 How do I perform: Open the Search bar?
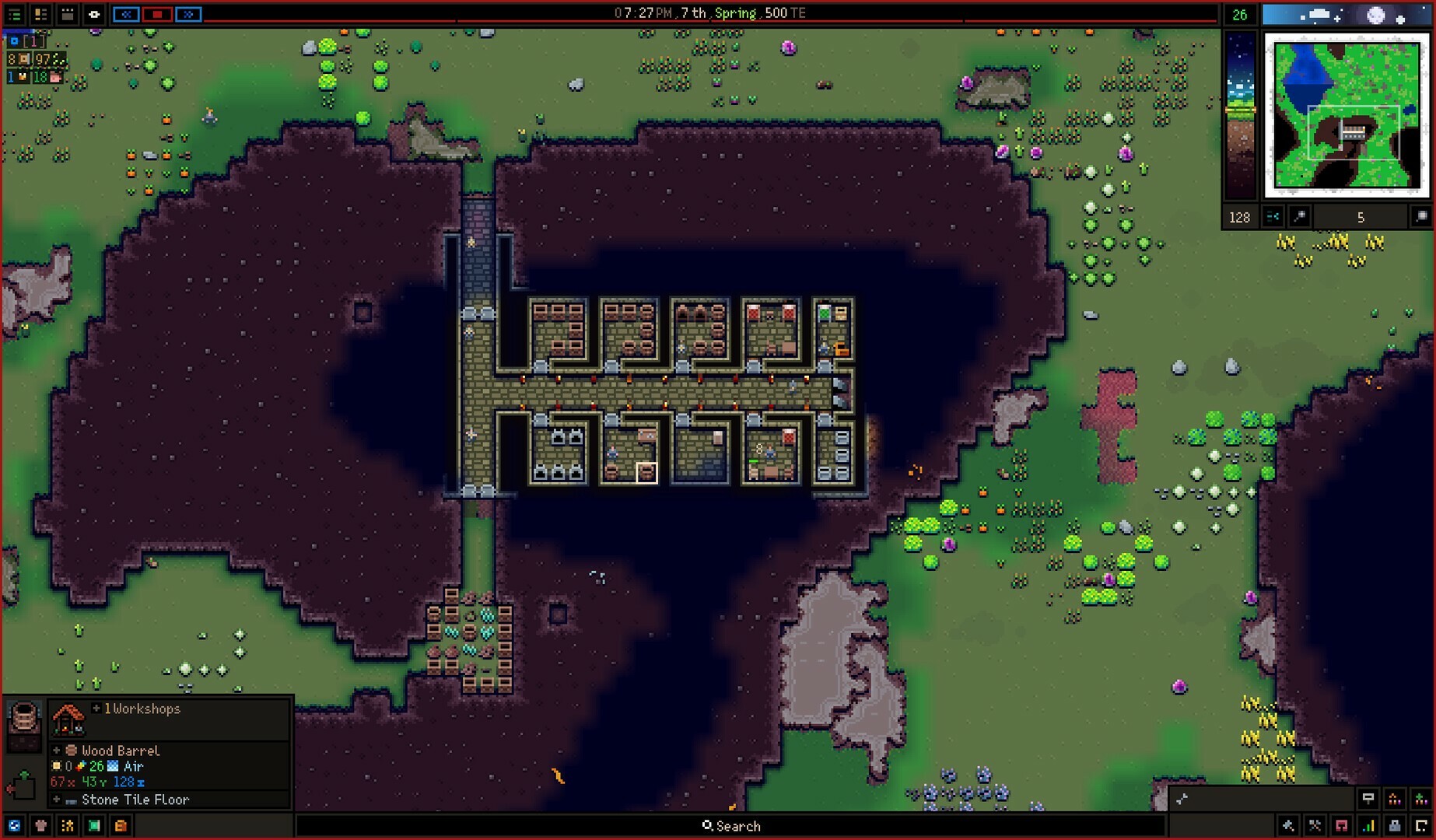(x=730, y=826)
